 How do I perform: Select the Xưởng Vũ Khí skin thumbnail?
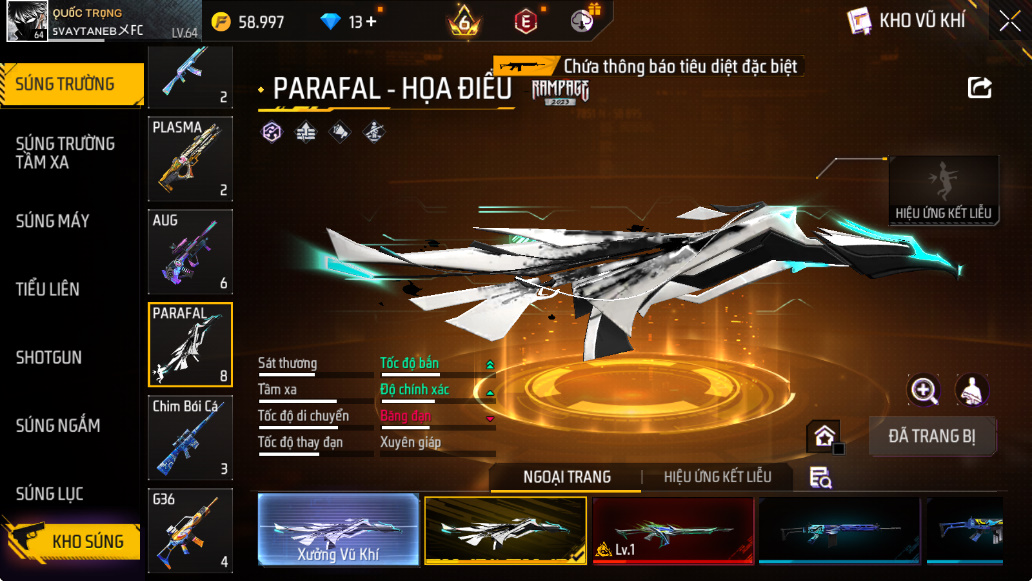point(338,529)
